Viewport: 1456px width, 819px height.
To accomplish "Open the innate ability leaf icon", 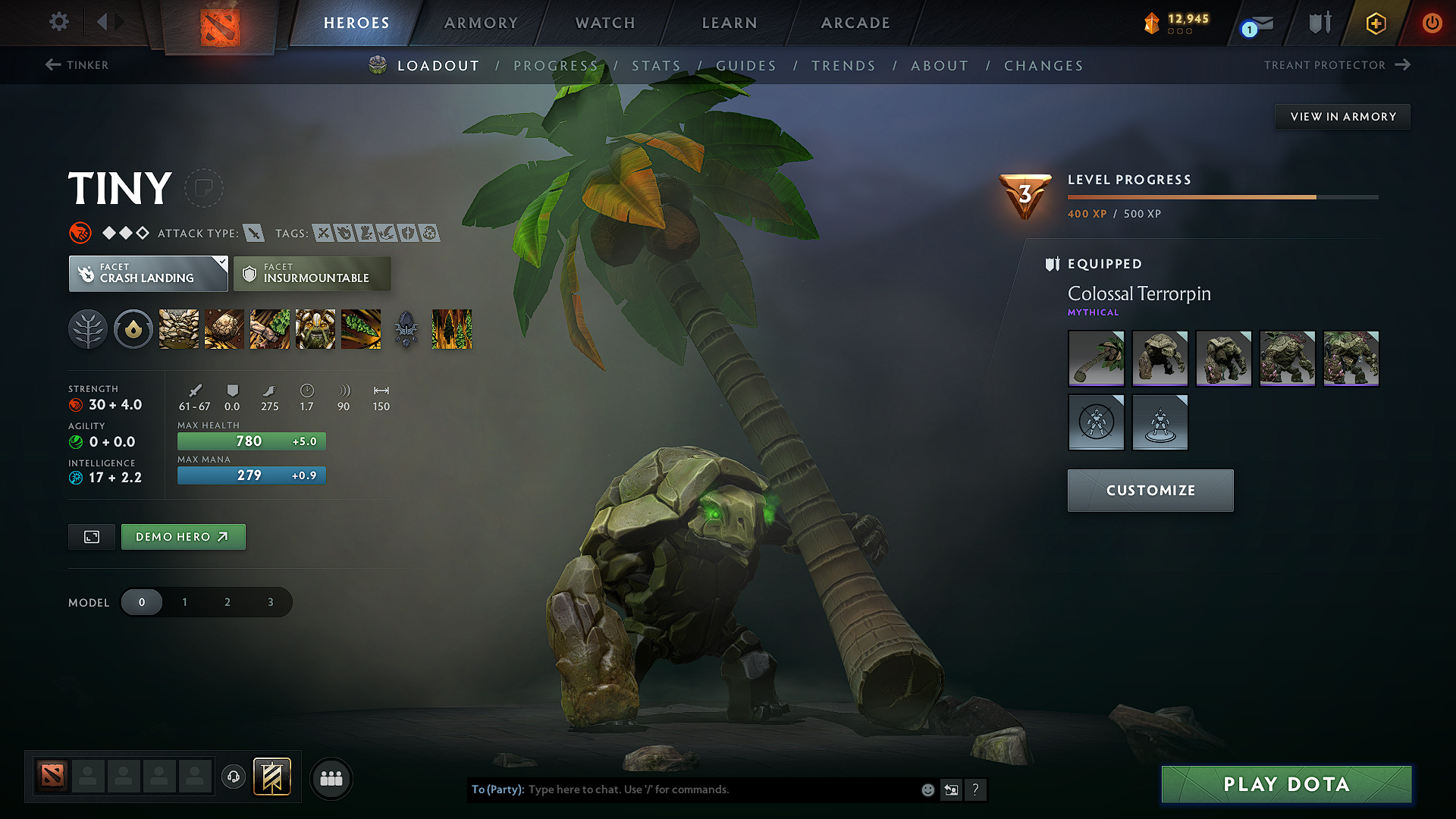I will [x=88, y=329].
